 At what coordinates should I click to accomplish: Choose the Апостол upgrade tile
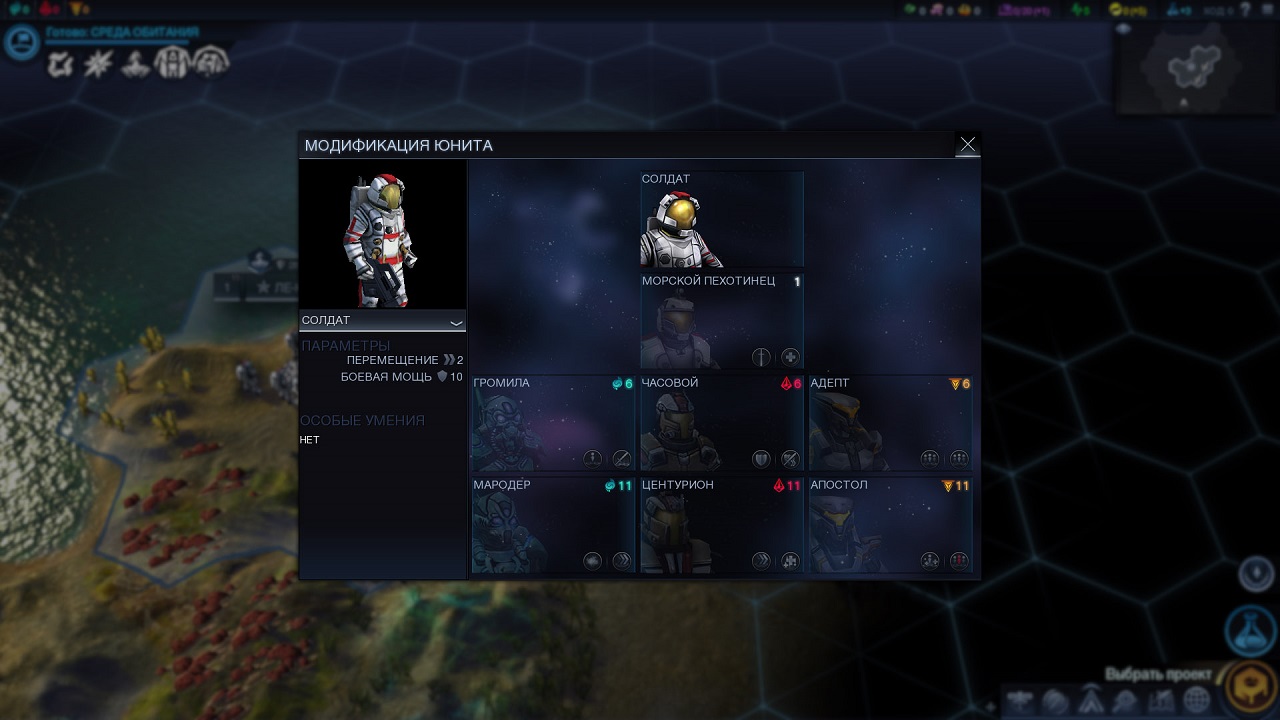point(890,525)
